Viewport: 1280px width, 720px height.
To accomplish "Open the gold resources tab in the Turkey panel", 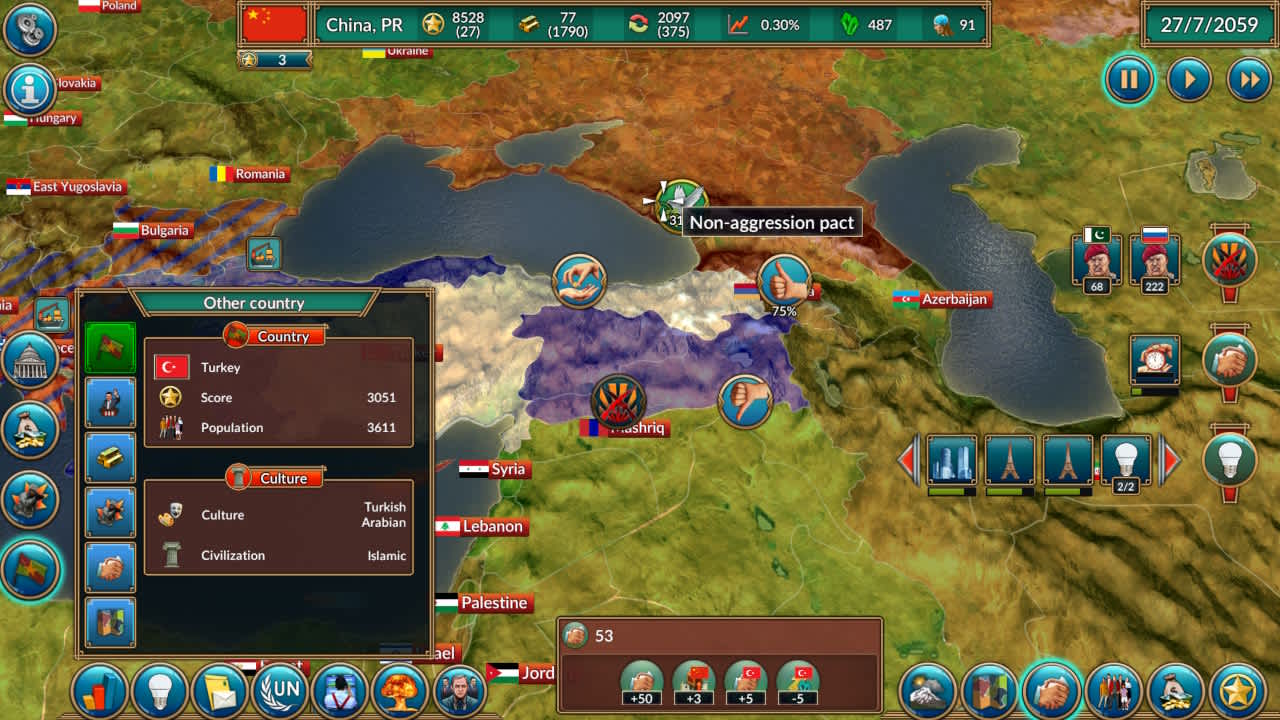I will pyautogui.click(x=110, y=457).
